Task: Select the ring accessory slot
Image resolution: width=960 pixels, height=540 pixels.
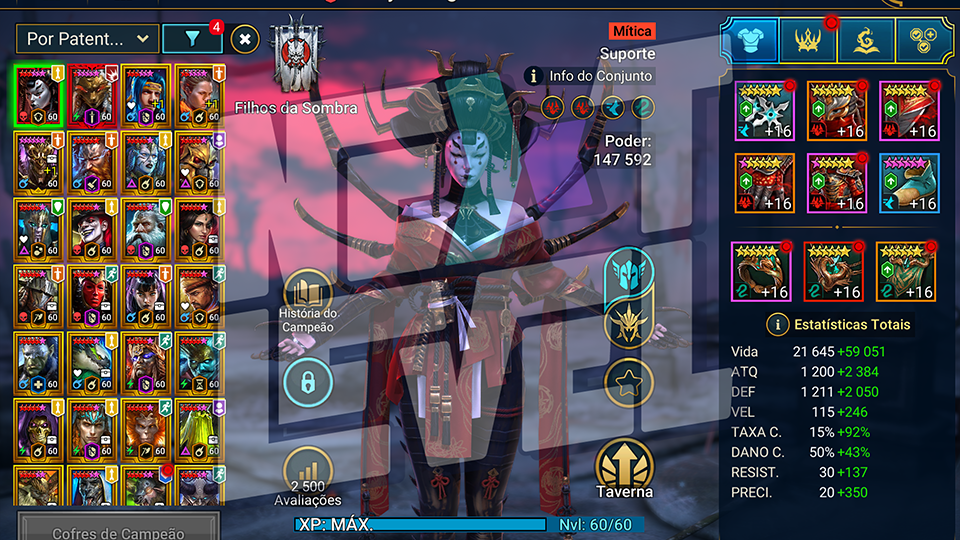Action: [x=762, y=271]
